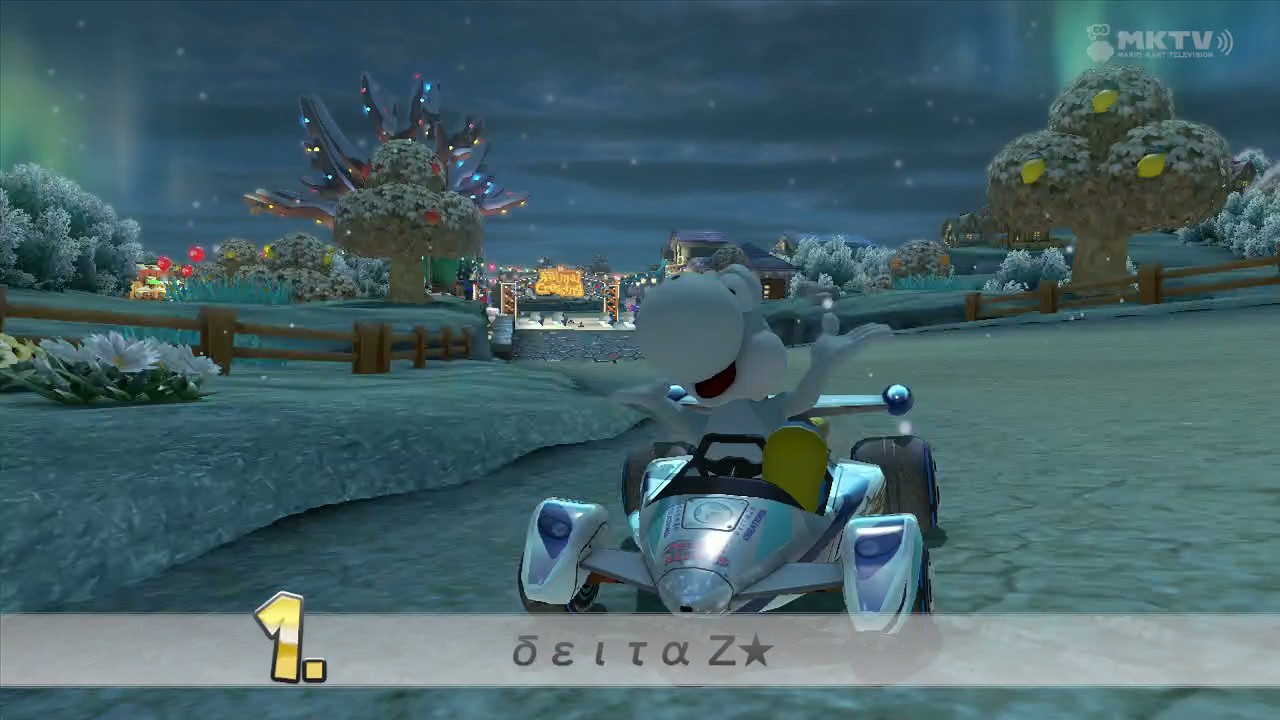This screenshot has height=720, width=1280.
Task: Click the emblem on the kart's hood
Action: click(710, 512)
